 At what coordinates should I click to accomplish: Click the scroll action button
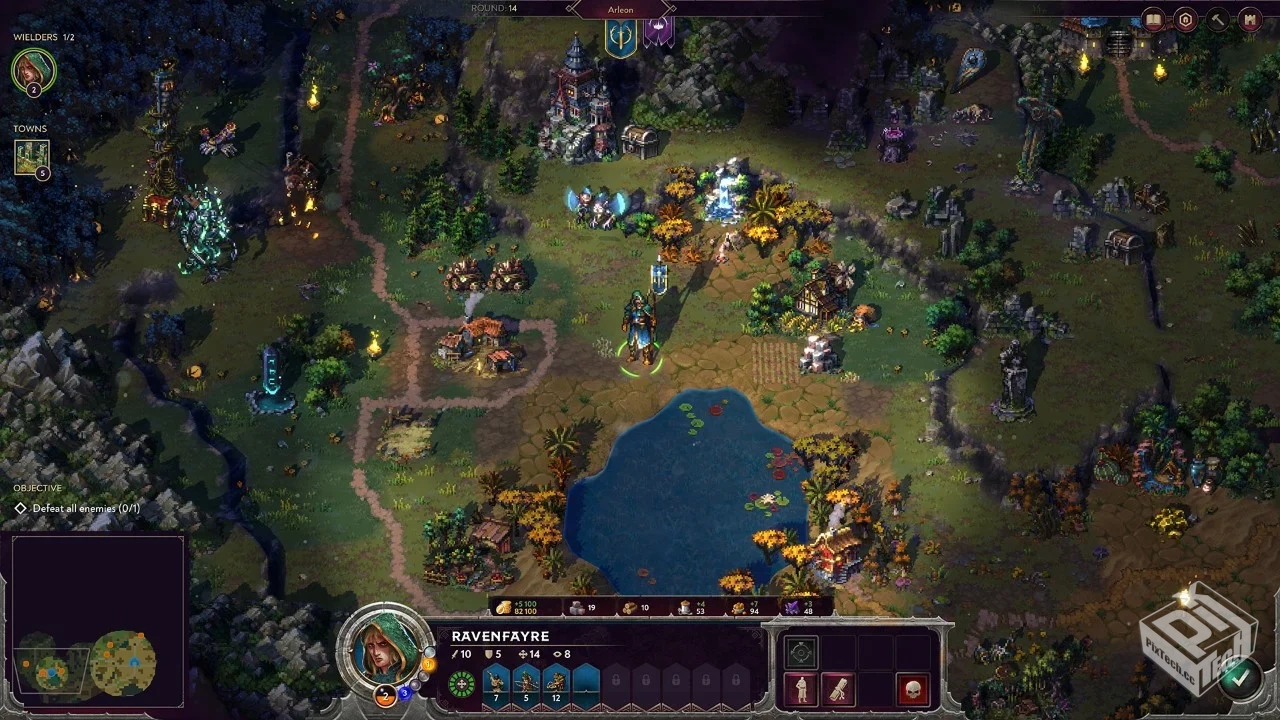coord(837,689)
